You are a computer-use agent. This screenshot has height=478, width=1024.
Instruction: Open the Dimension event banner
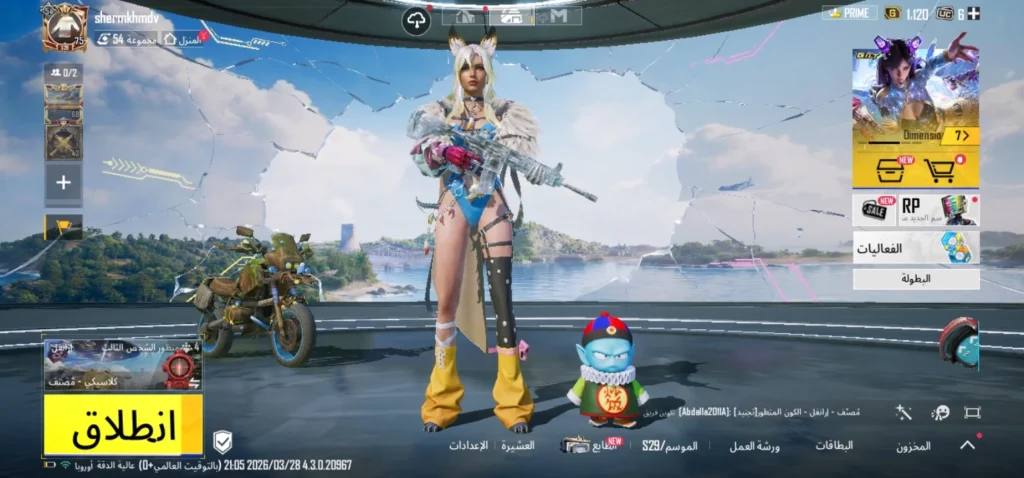pos(915,95)
